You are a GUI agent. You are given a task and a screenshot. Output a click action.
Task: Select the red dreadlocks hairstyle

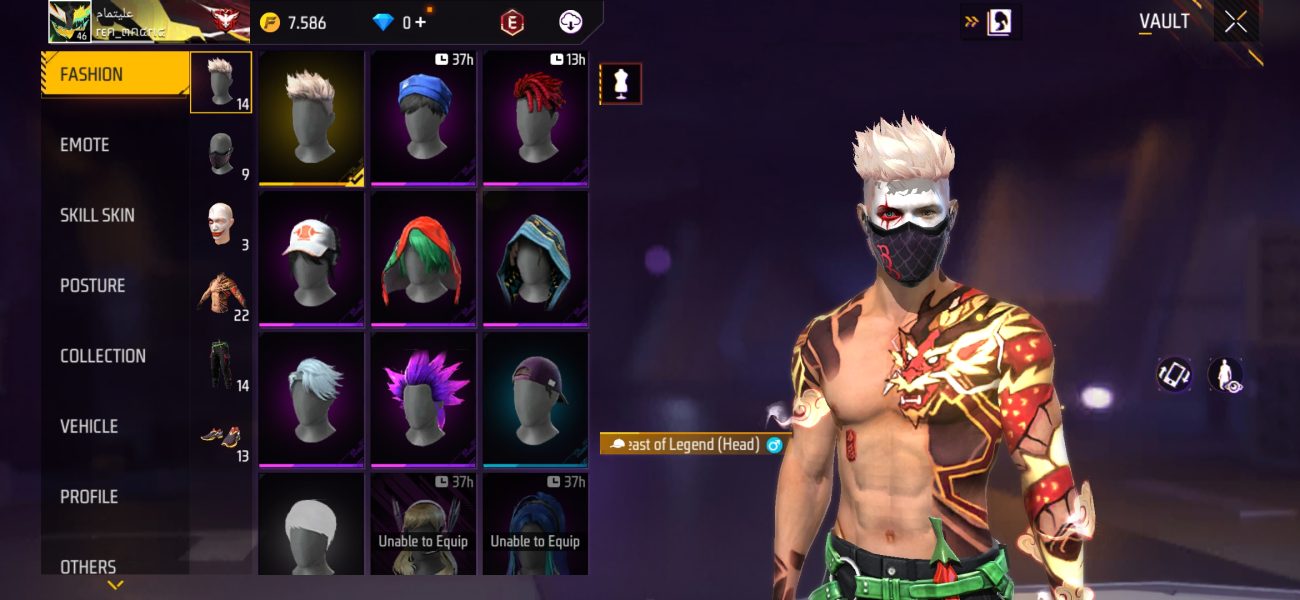pos(535,118)
